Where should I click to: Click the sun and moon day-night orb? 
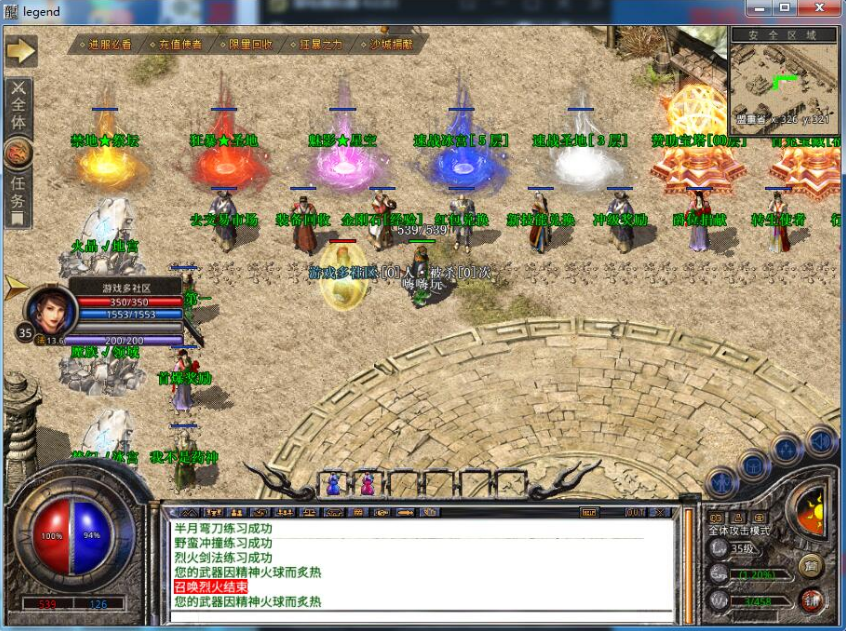(x=808, y=508)
